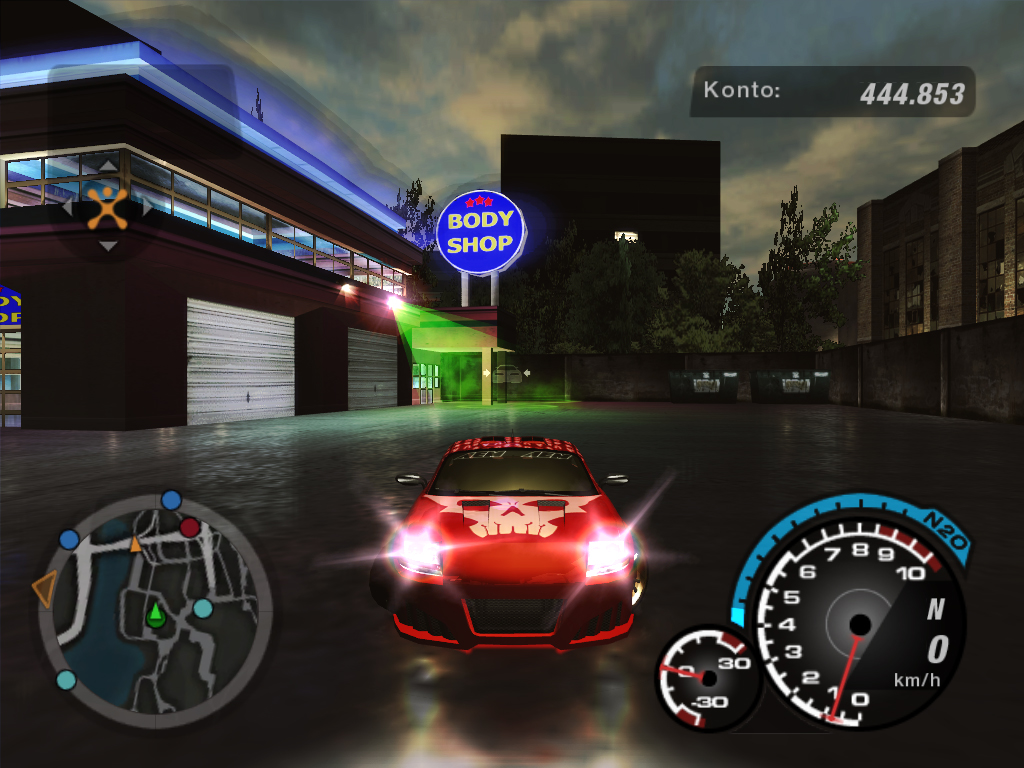Screen dimensions: 1024x768
Task: Select the right arrow beside the orange figure
Action: [148, 207]
